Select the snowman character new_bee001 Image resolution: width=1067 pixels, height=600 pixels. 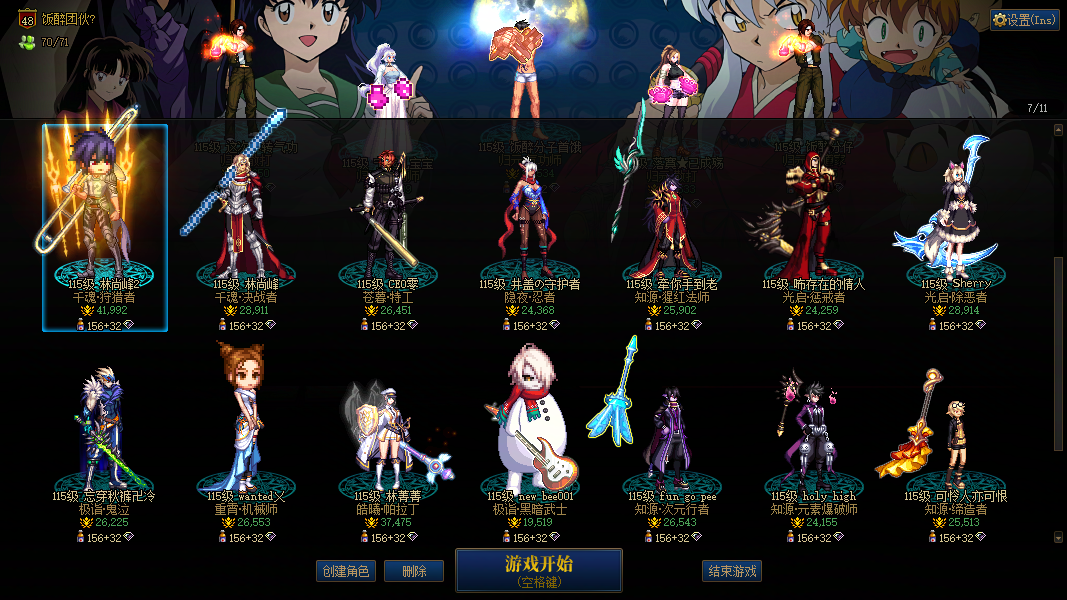pyautogui.click(x=529, y=440)
